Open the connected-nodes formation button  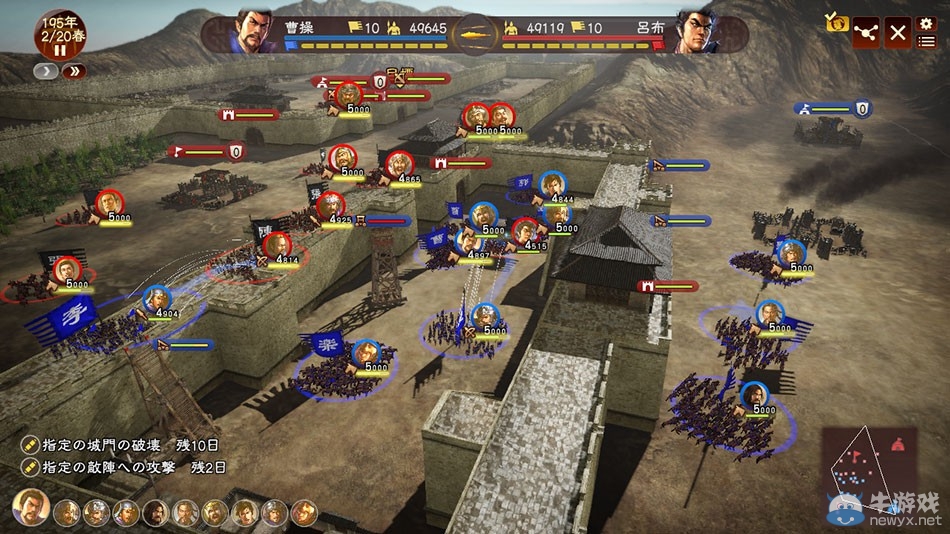866,32
